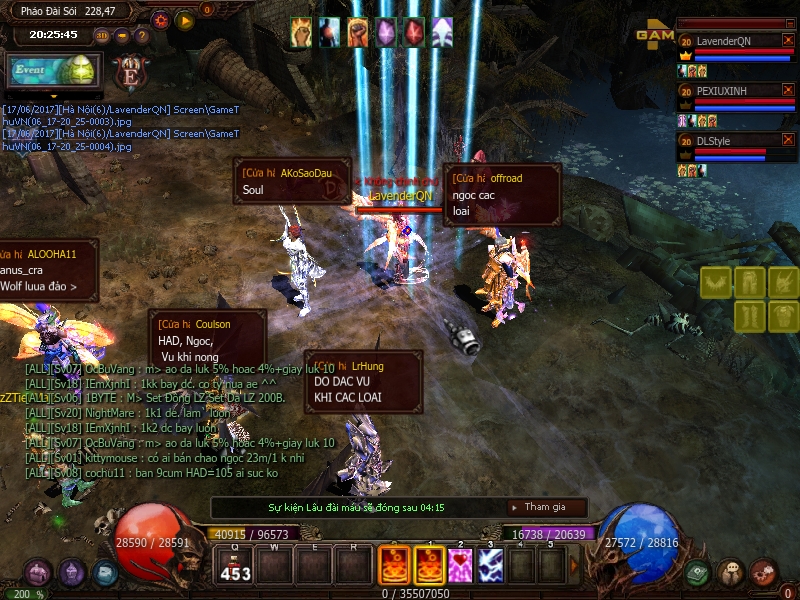Viewport: 800px width, 600px height.
Task: Click the green book icon near mana orb
Action: (x=697, y=572)
